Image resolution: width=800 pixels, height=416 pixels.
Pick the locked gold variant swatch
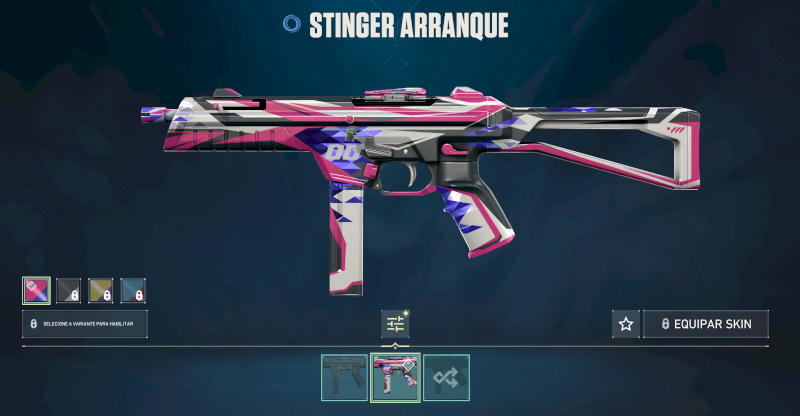(x=101, y=290)
